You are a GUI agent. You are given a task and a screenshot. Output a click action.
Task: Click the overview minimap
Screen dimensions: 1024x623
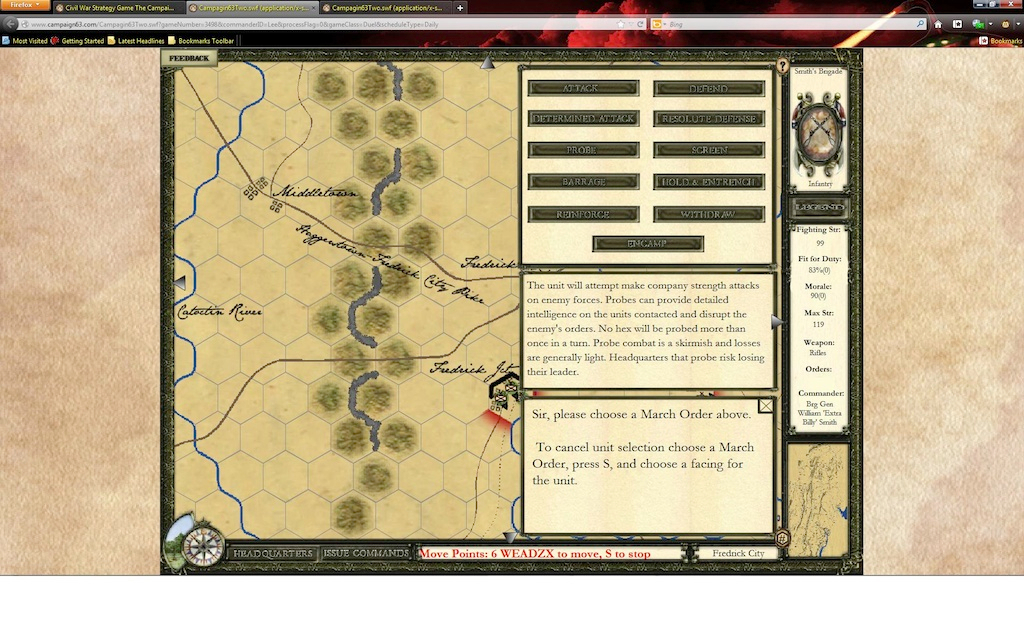(x=818, y=484)
